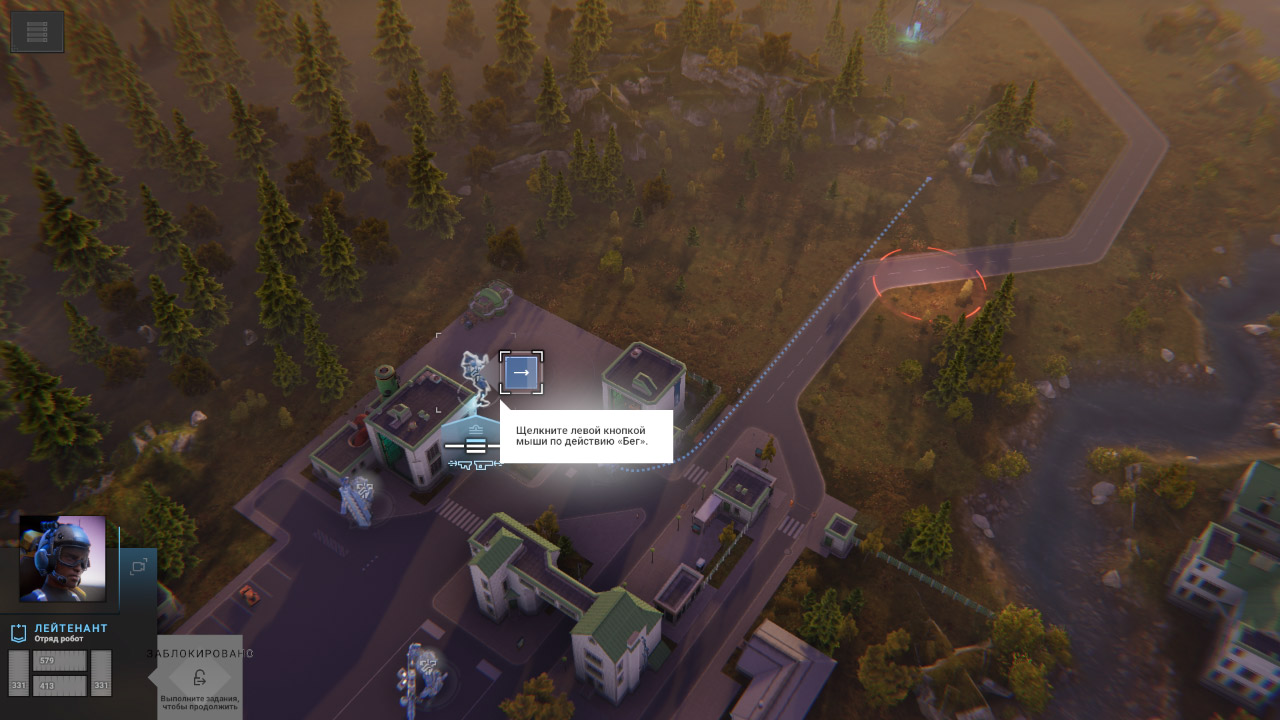This screenshot has width=1280, height=720.
Task: Click the camera focus icon beside portrait
Action: point(138,566)
